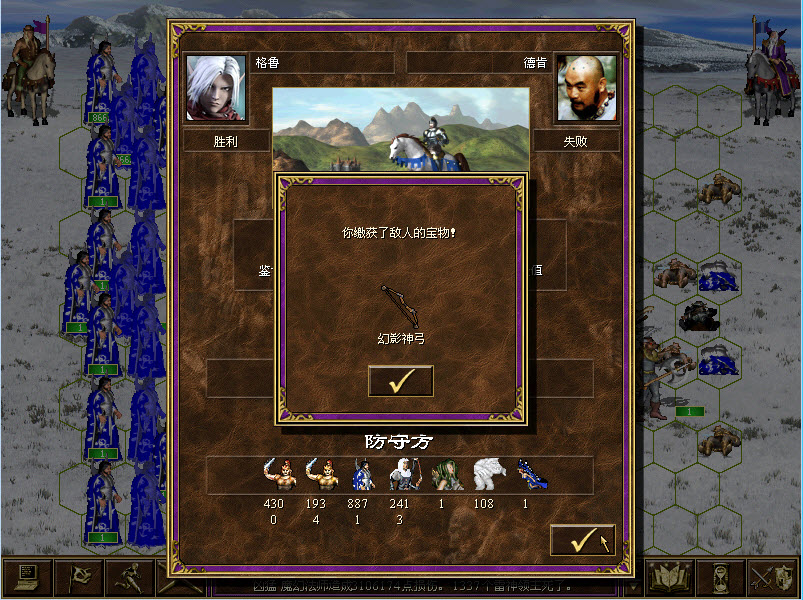Choose the surrender flag button

click(x=78, y=578)
